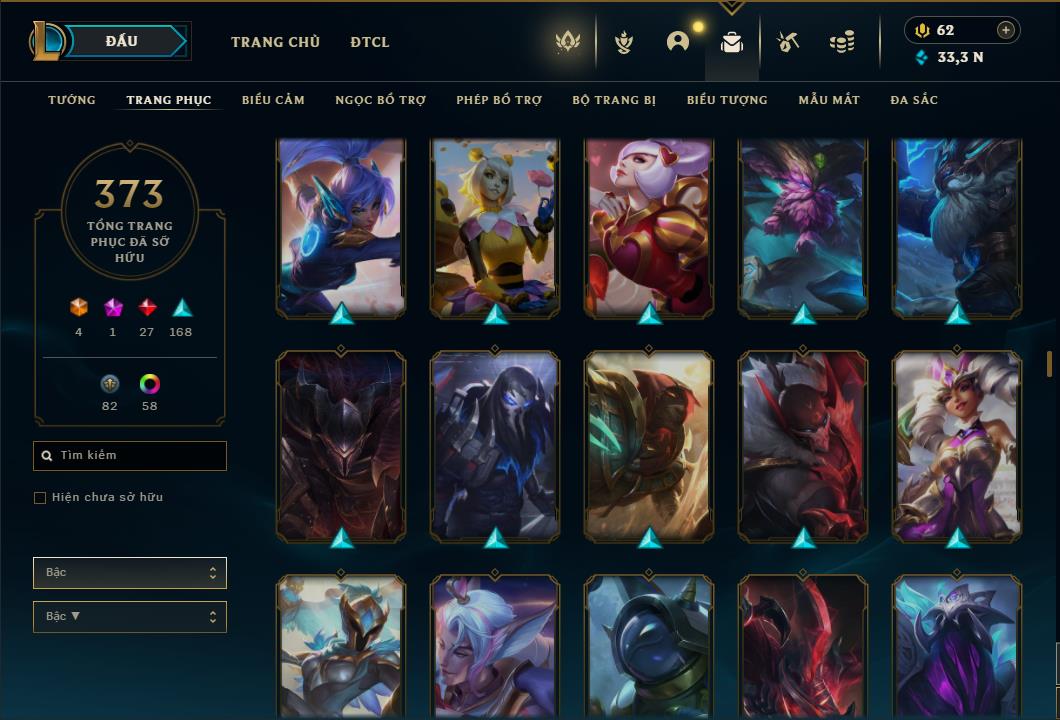Switch to the TƯỚNG tab

tap(72, 100)
